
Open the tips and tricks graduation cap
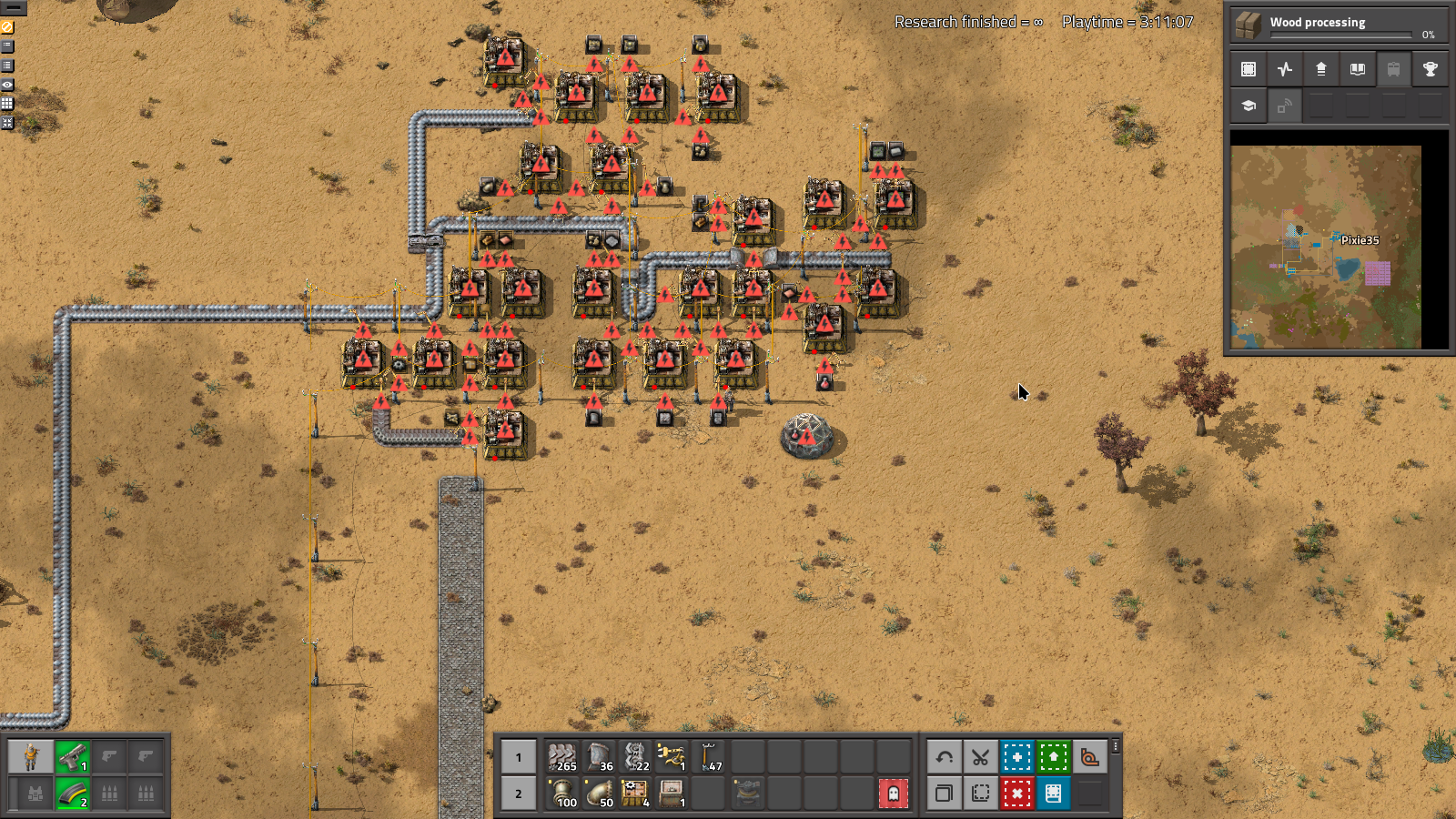pyautogui.click(x=1248, y=106)
